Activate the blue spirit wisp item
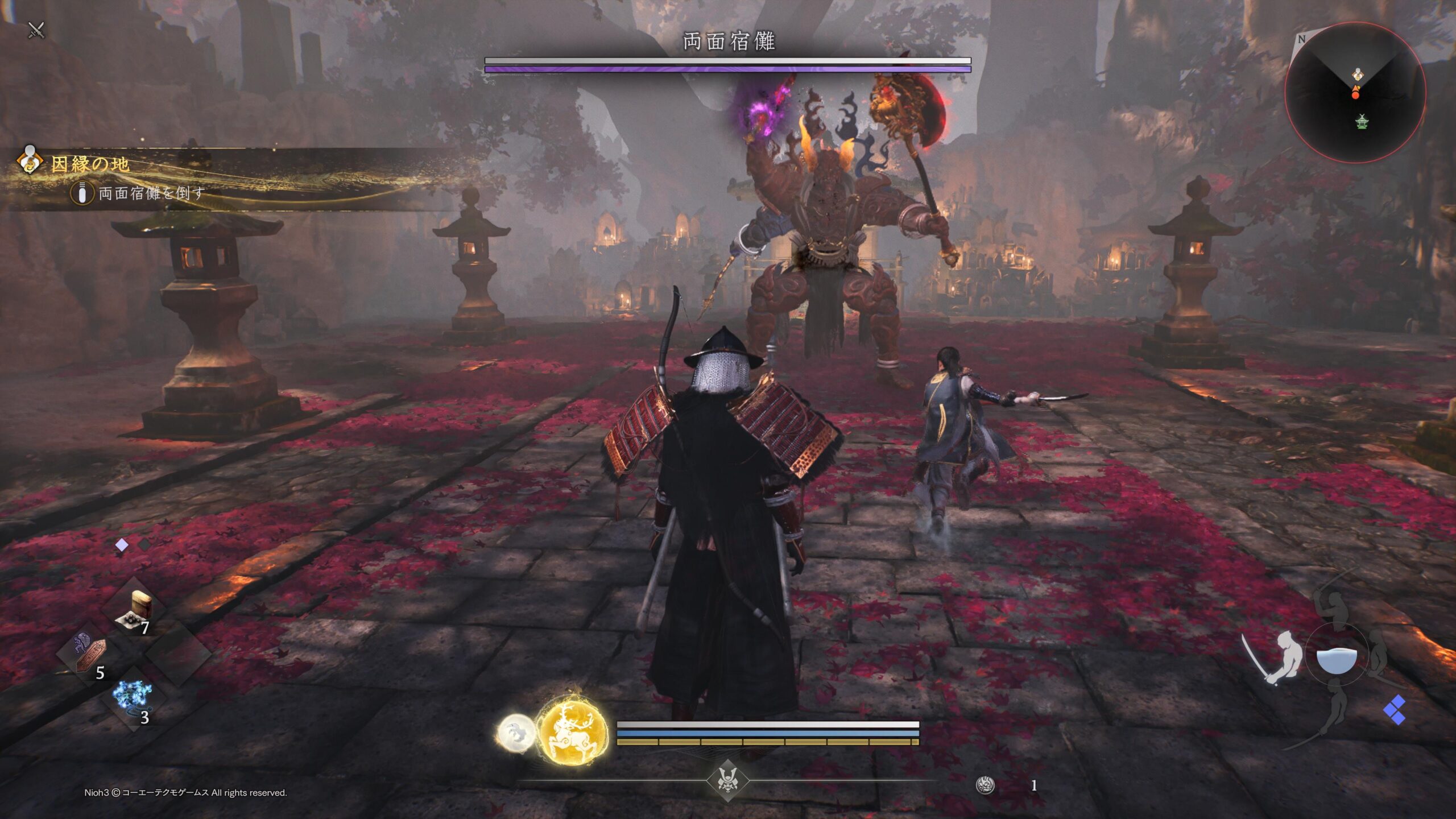The width and height of the screenshot is (1456, 819). (x=132, y=698)
